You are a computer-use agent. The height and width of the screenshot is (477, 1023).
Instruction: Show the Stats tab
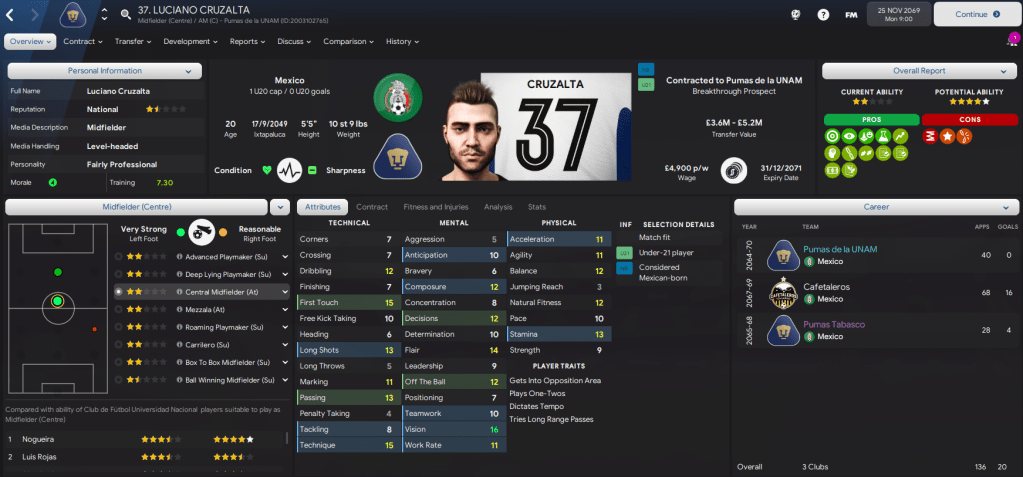pyautogui.click(x=537, y=207)
